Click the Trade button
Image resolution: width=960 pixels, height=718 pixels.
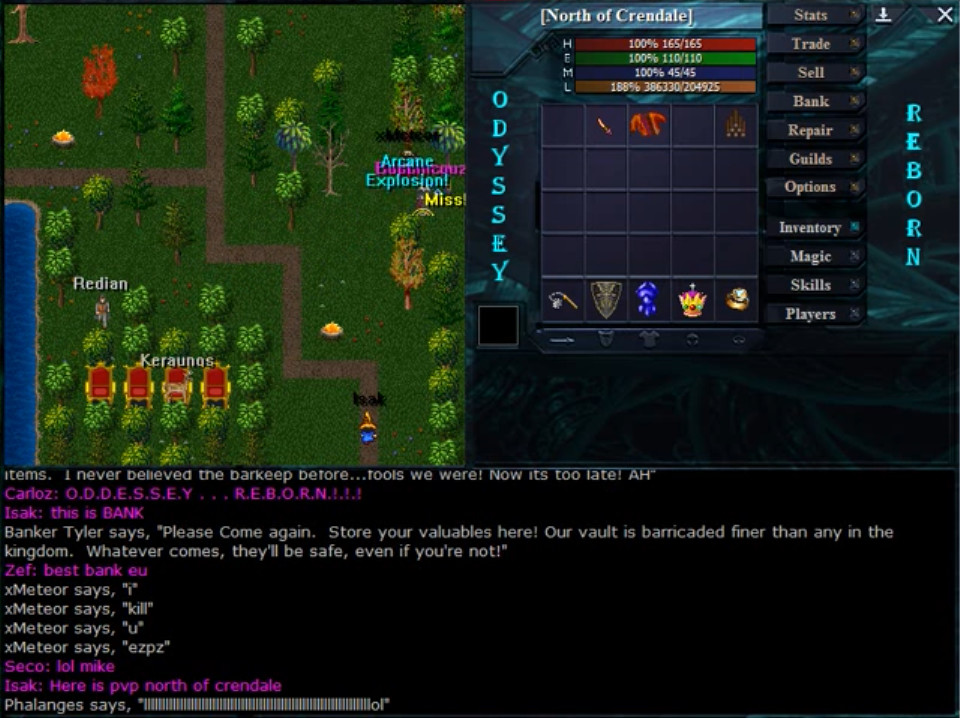tap(812, 44)
